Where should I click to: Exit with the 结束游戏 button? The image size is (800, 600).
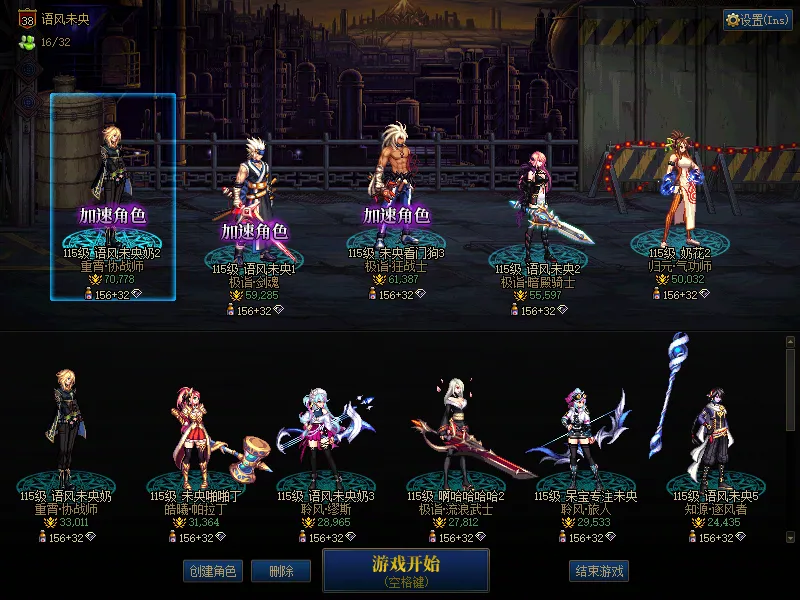point(599,571)
